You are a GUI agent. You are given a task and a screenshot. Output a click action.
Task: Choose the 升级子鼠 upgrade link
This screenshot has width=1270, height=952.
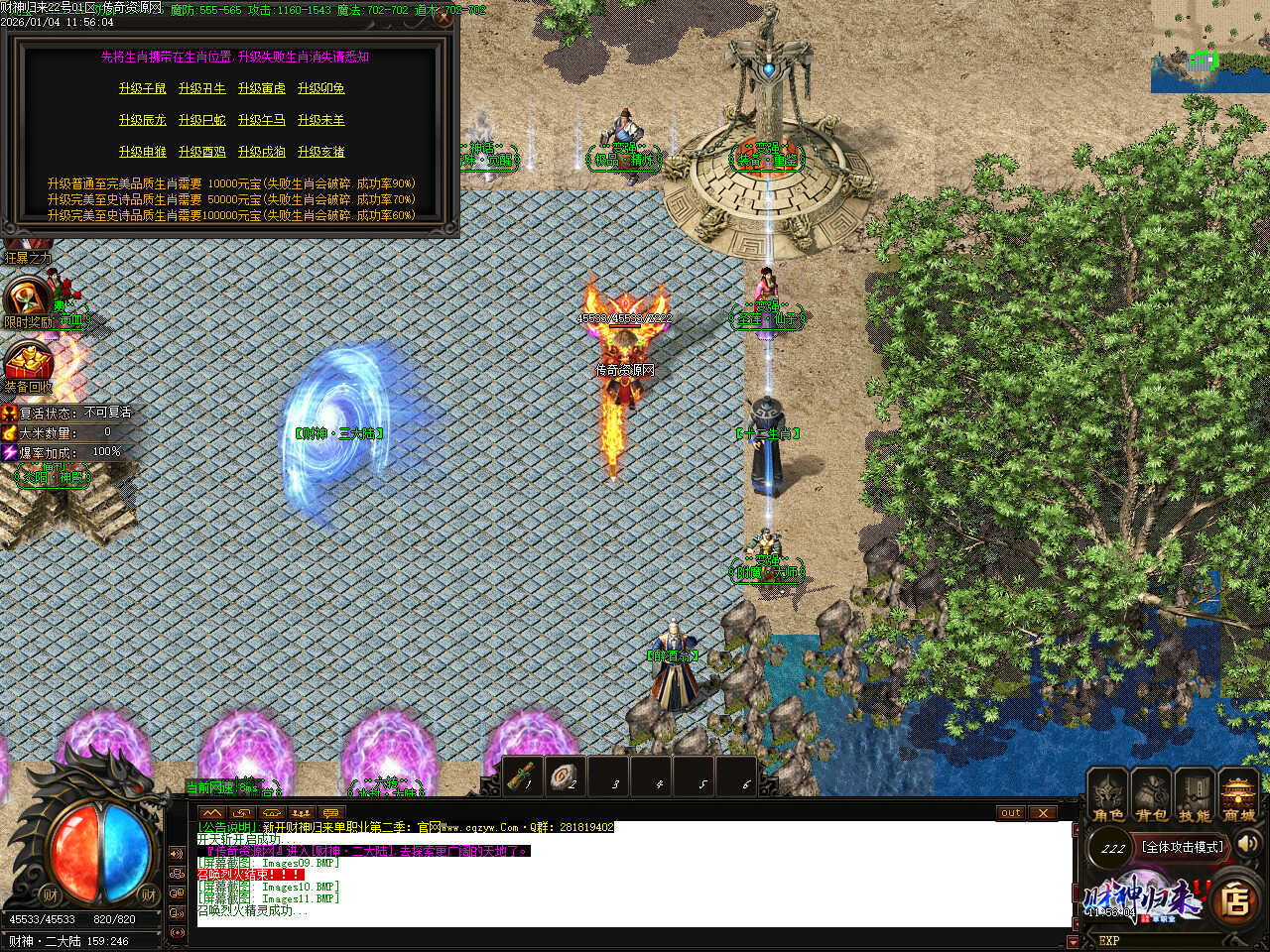click(x=143, y=89)
